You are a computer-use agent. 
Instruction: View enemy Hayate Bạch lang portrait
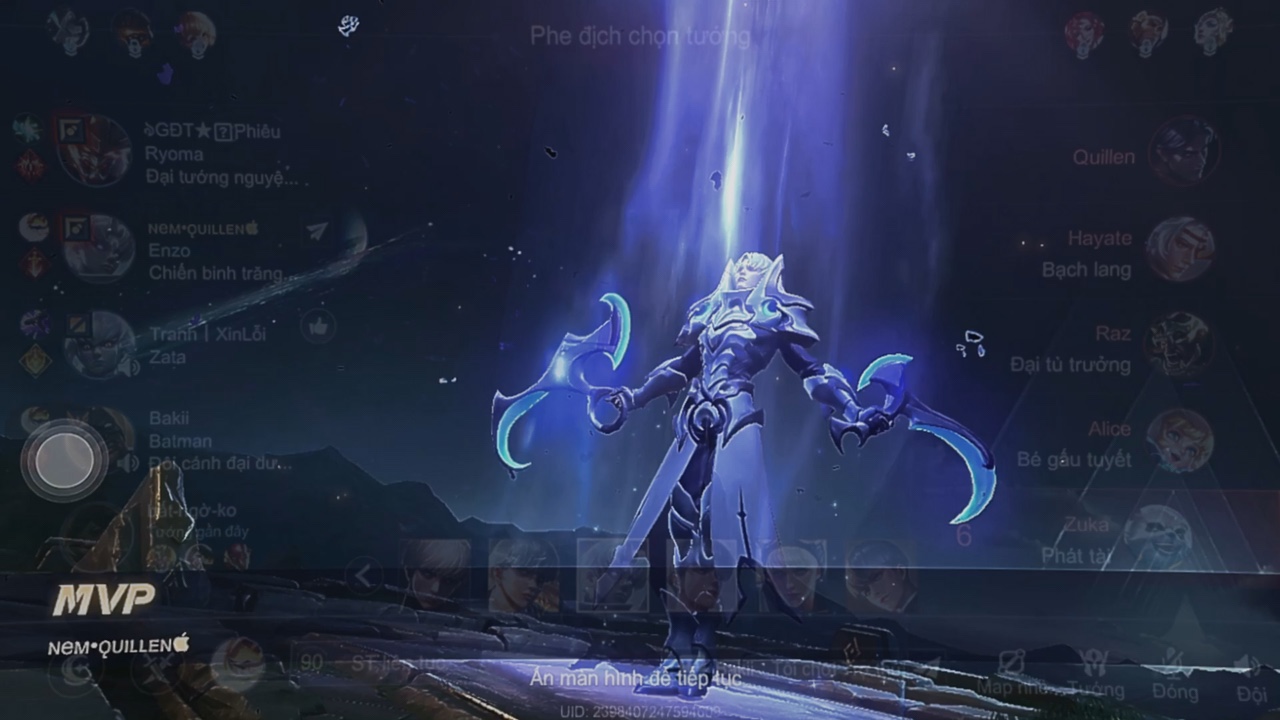click(1180, 249)
